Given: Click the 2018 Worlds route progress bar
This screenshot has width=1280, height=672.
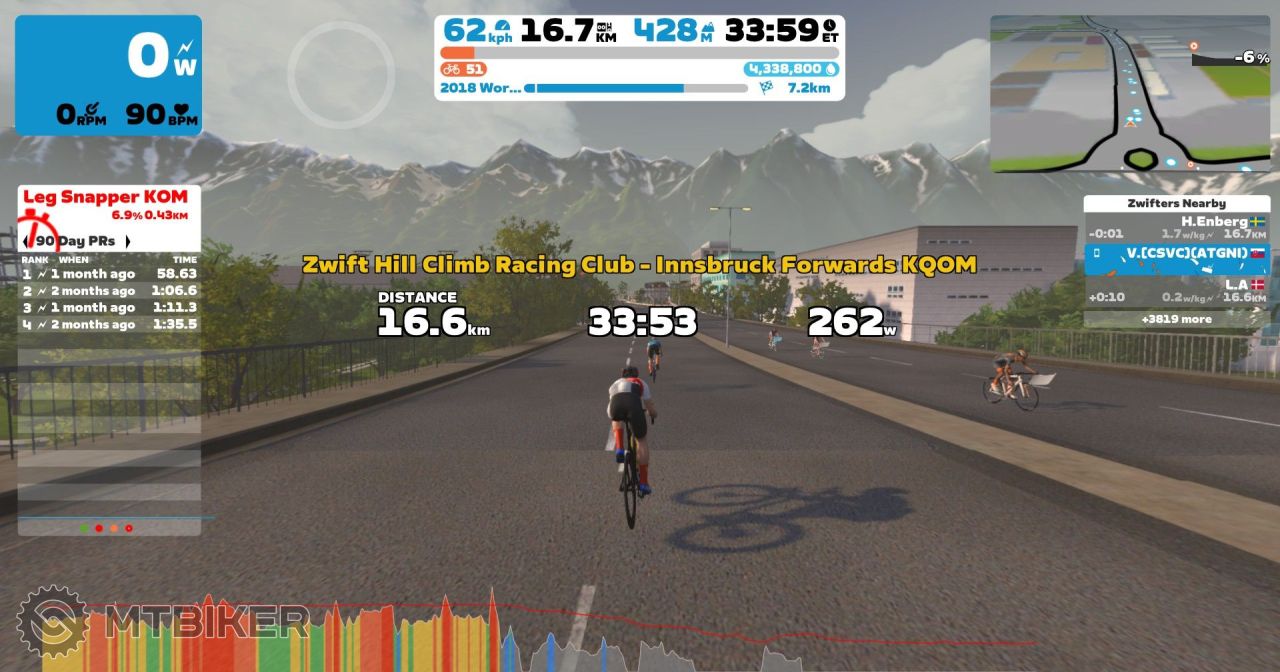Looking at the screenshot, I should 635,88.
